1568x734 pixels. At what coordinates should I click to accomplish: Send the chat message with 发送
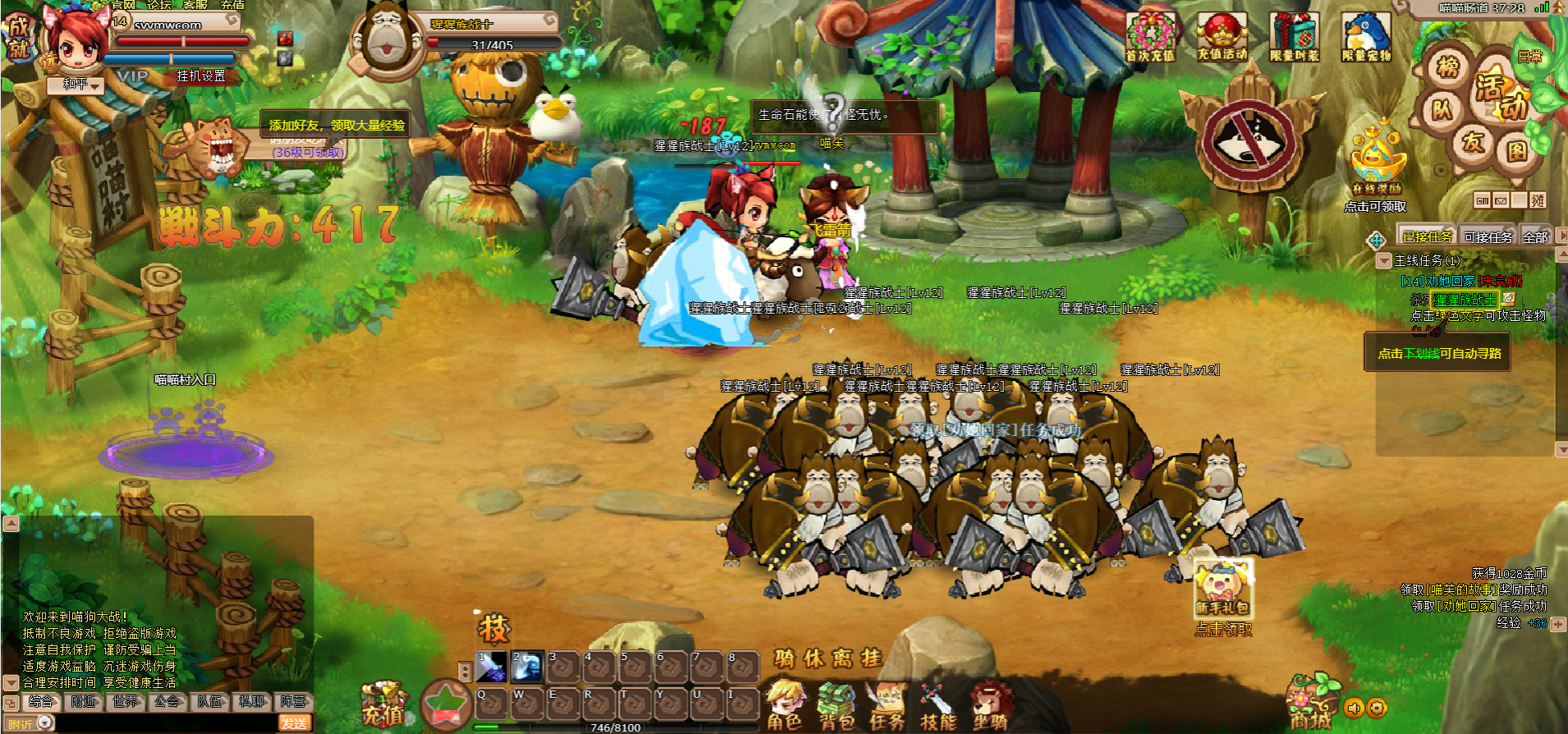tap(294, 723)
